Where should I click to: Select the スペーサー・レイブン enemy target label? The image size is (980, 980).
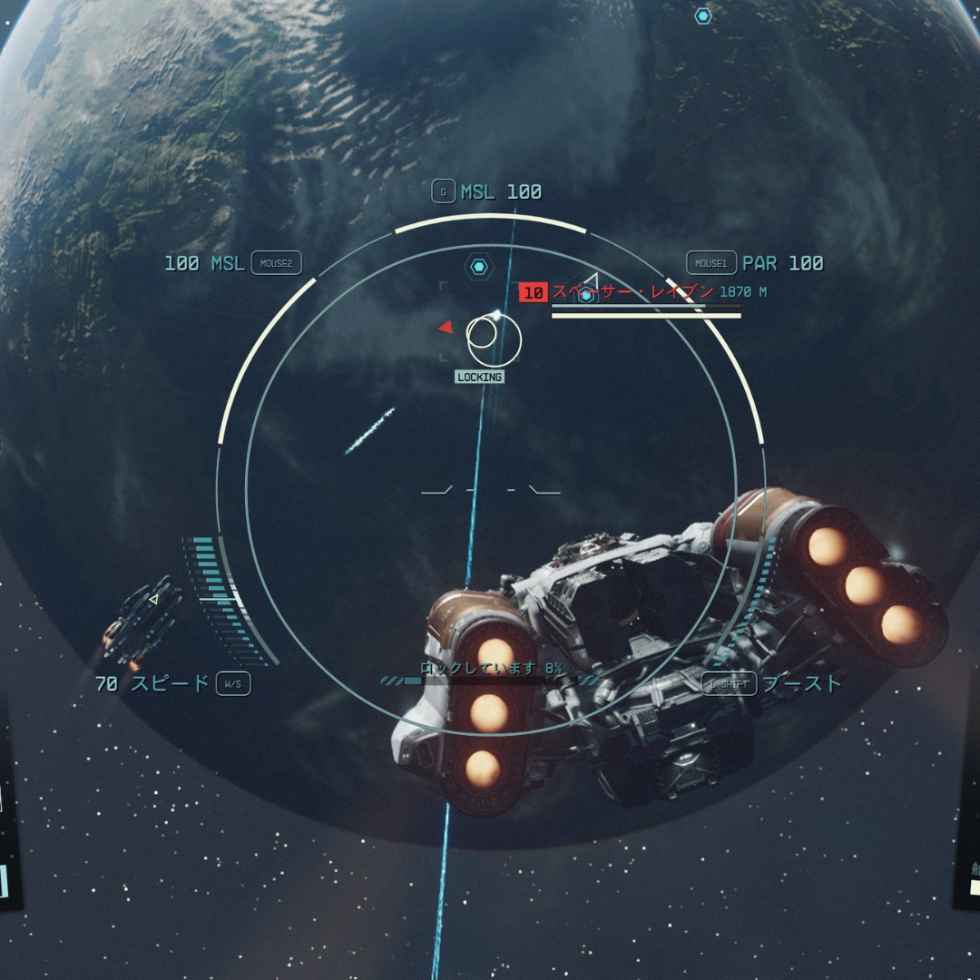632,292
